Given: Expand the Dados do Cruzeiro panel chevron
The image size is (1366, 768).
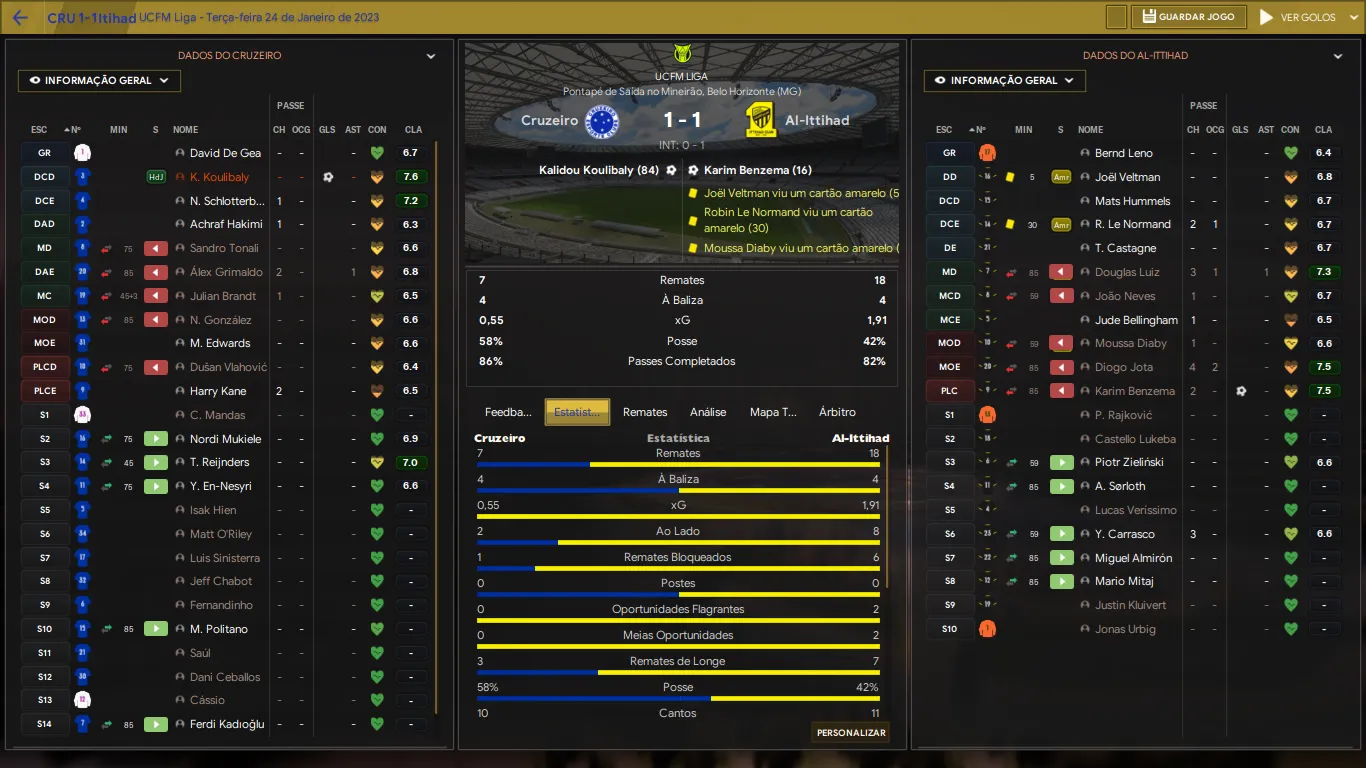Looking at the screenshot, I should 431,57.
